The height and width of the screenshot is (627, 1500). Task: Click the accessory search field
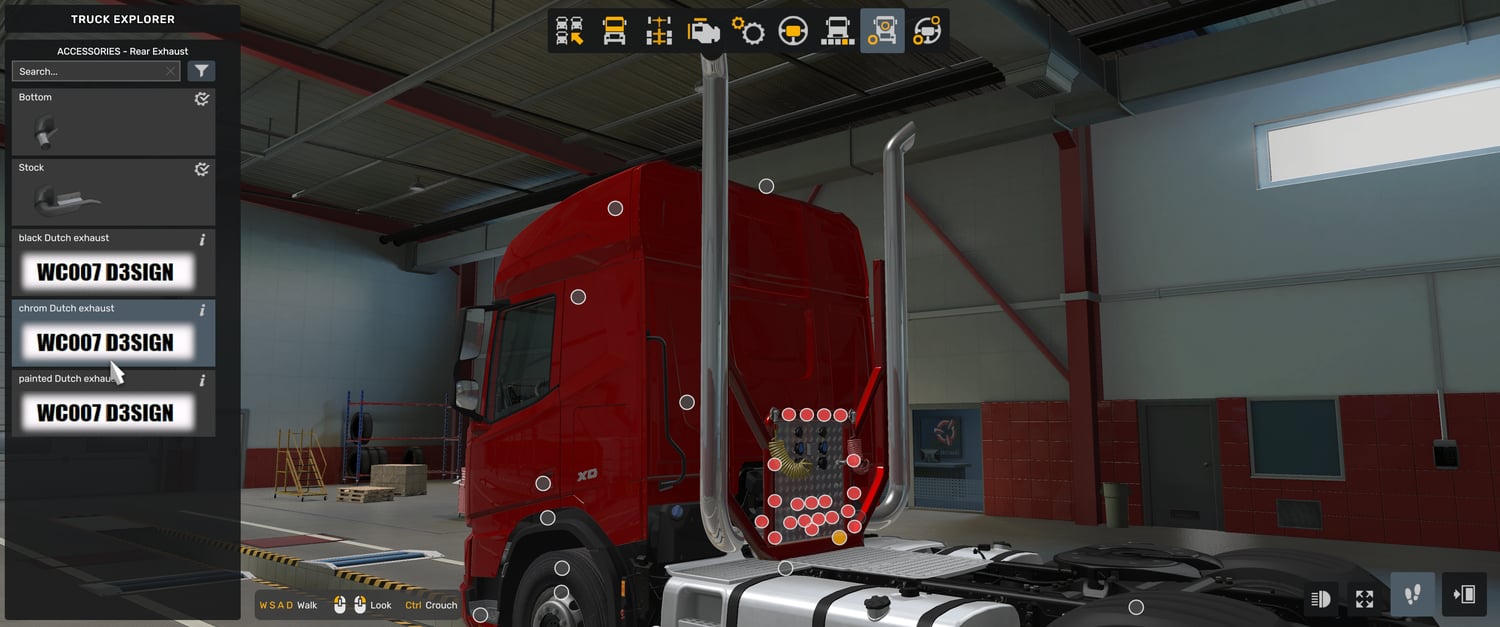(88, 72)
